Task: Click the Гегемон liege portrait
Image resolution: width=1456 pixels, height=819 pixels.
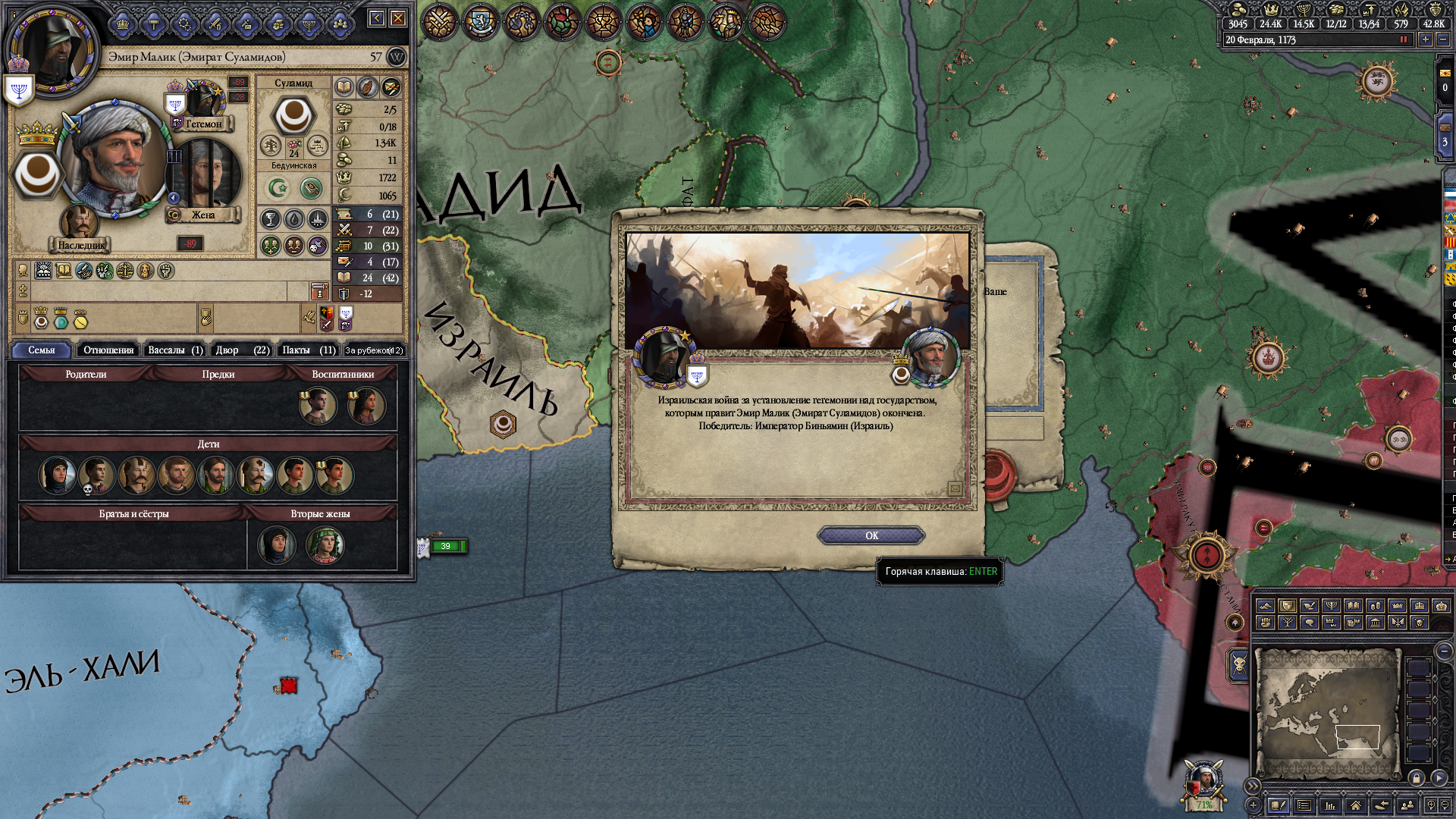Action: 202,101
